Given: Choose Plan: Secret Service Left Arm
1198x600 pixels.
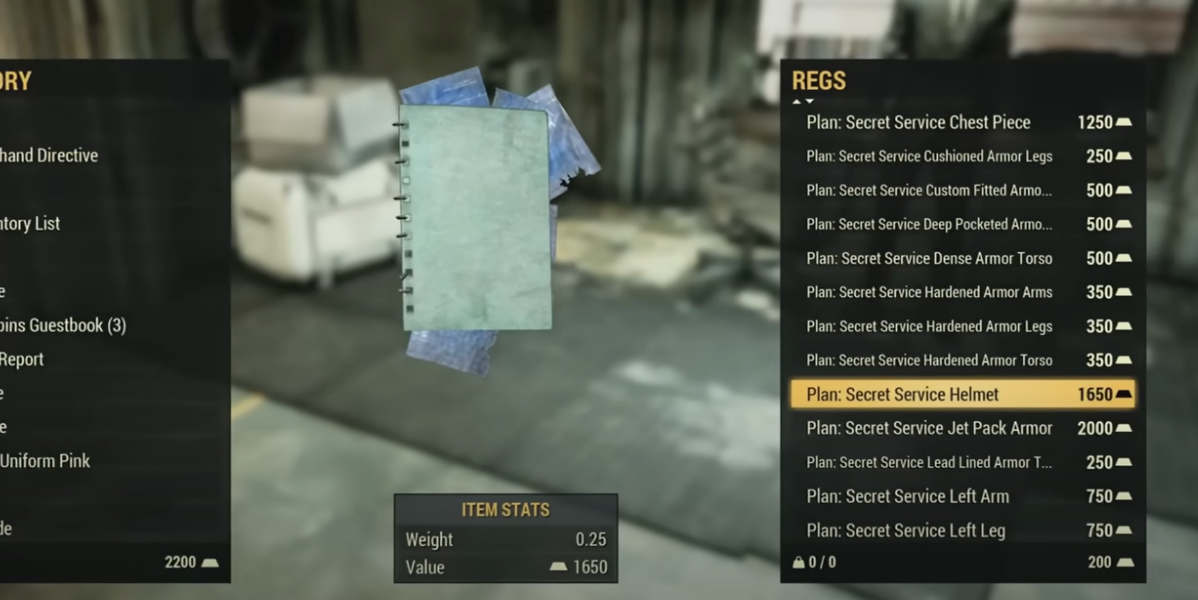Looking at the screenshot, I should 907,497.
